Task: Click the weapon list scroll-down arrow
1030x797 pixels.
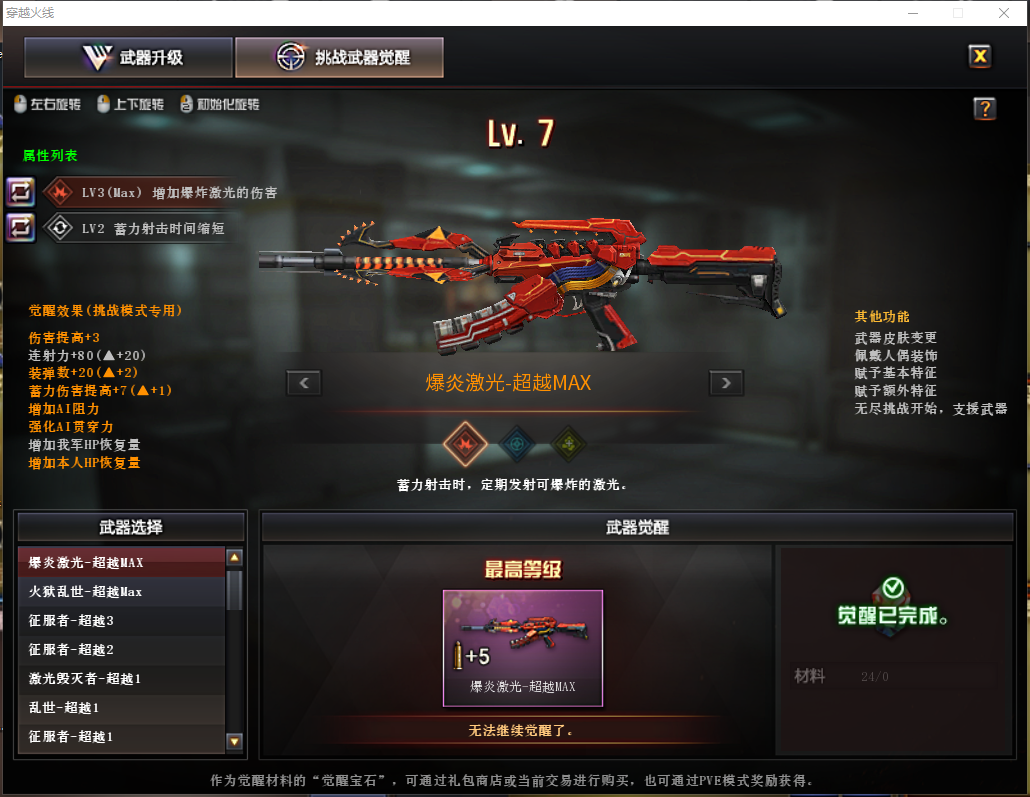Action: pyautogui.click(x=235, y=741)
